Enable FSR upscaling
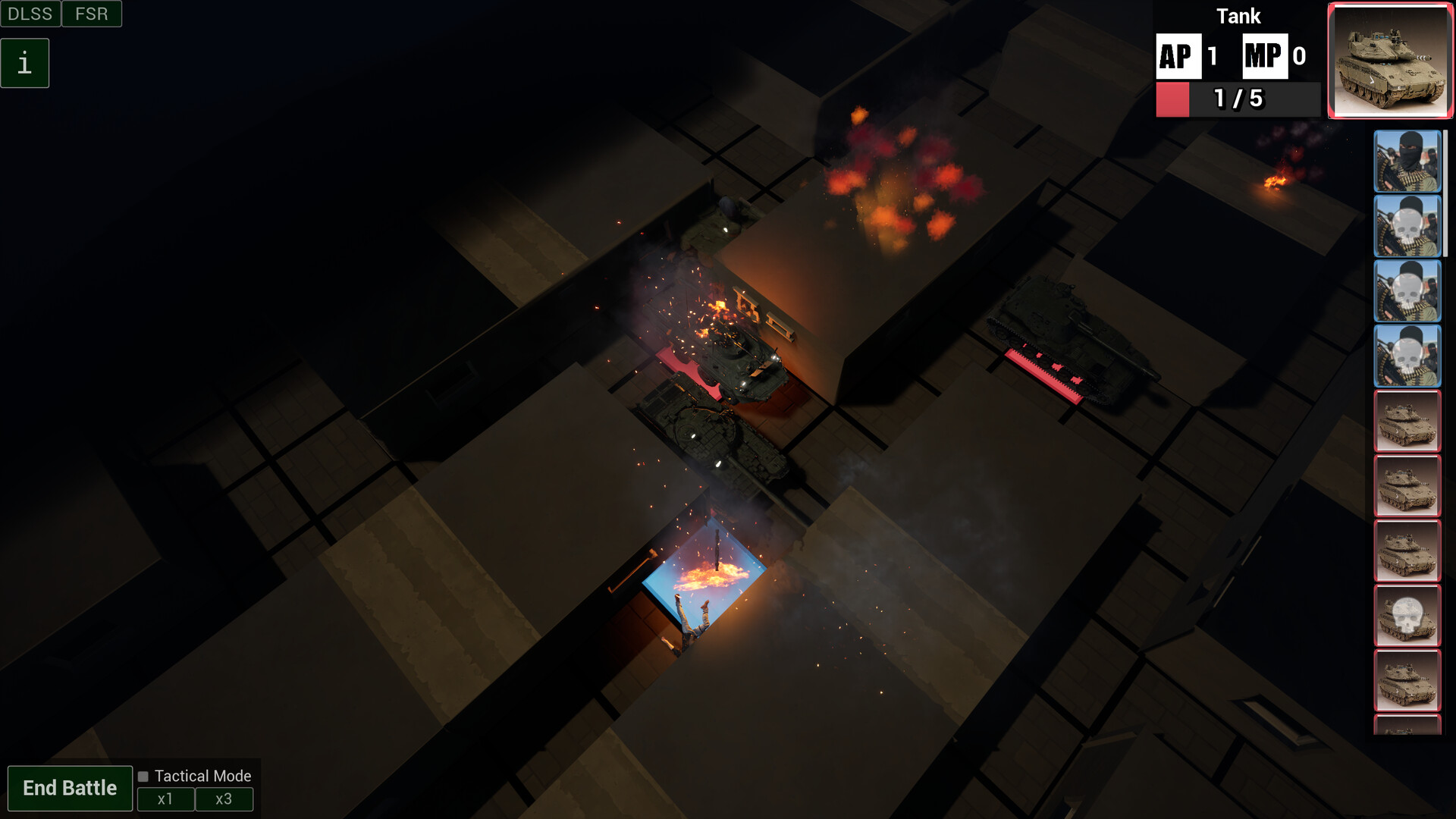Image resolution: width=1456 pixels, height=819 pixels. tap(91, 13)
